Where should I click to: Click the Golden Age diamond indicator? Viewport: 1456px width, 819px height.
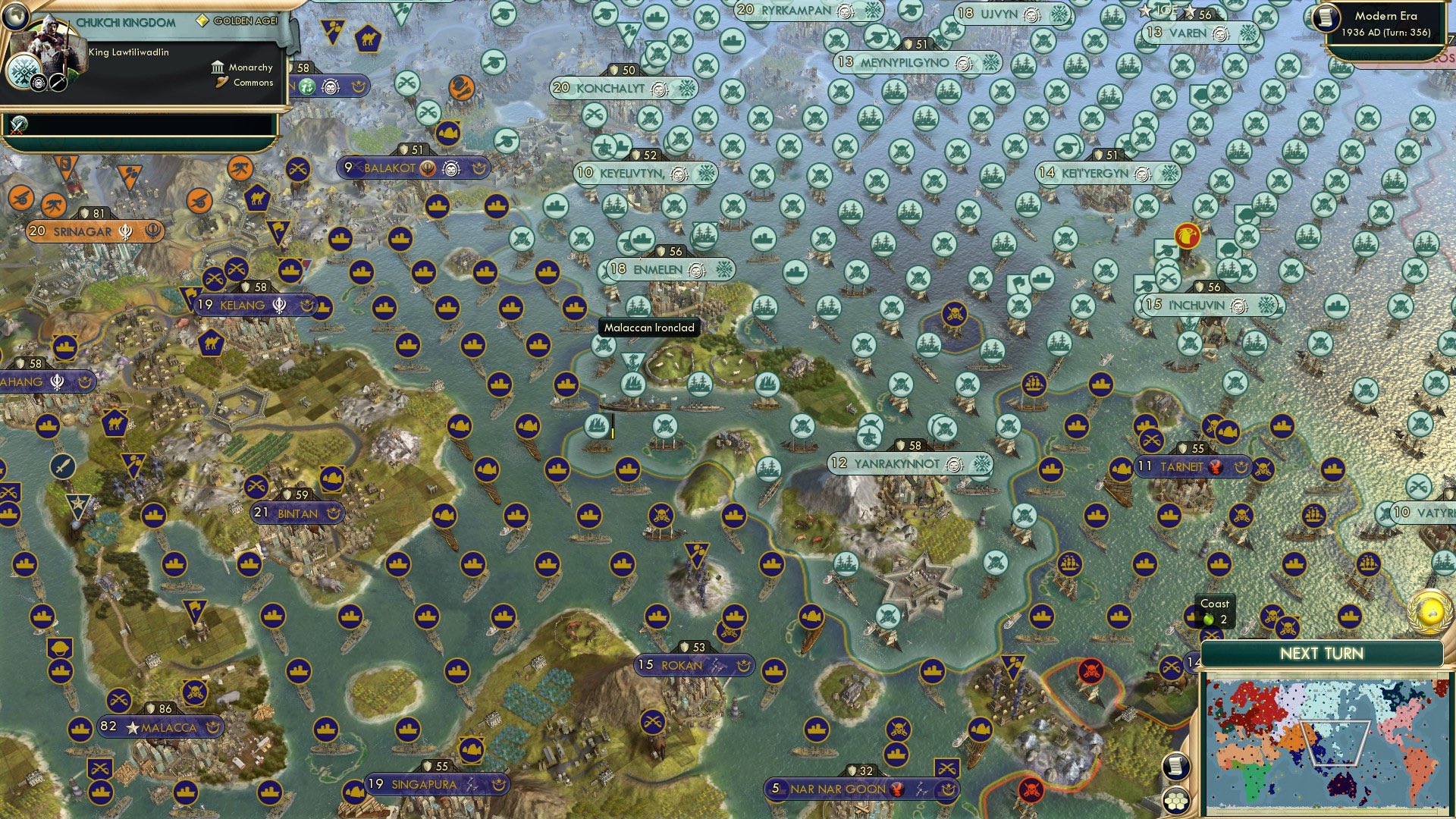click(x=203, y=20)
